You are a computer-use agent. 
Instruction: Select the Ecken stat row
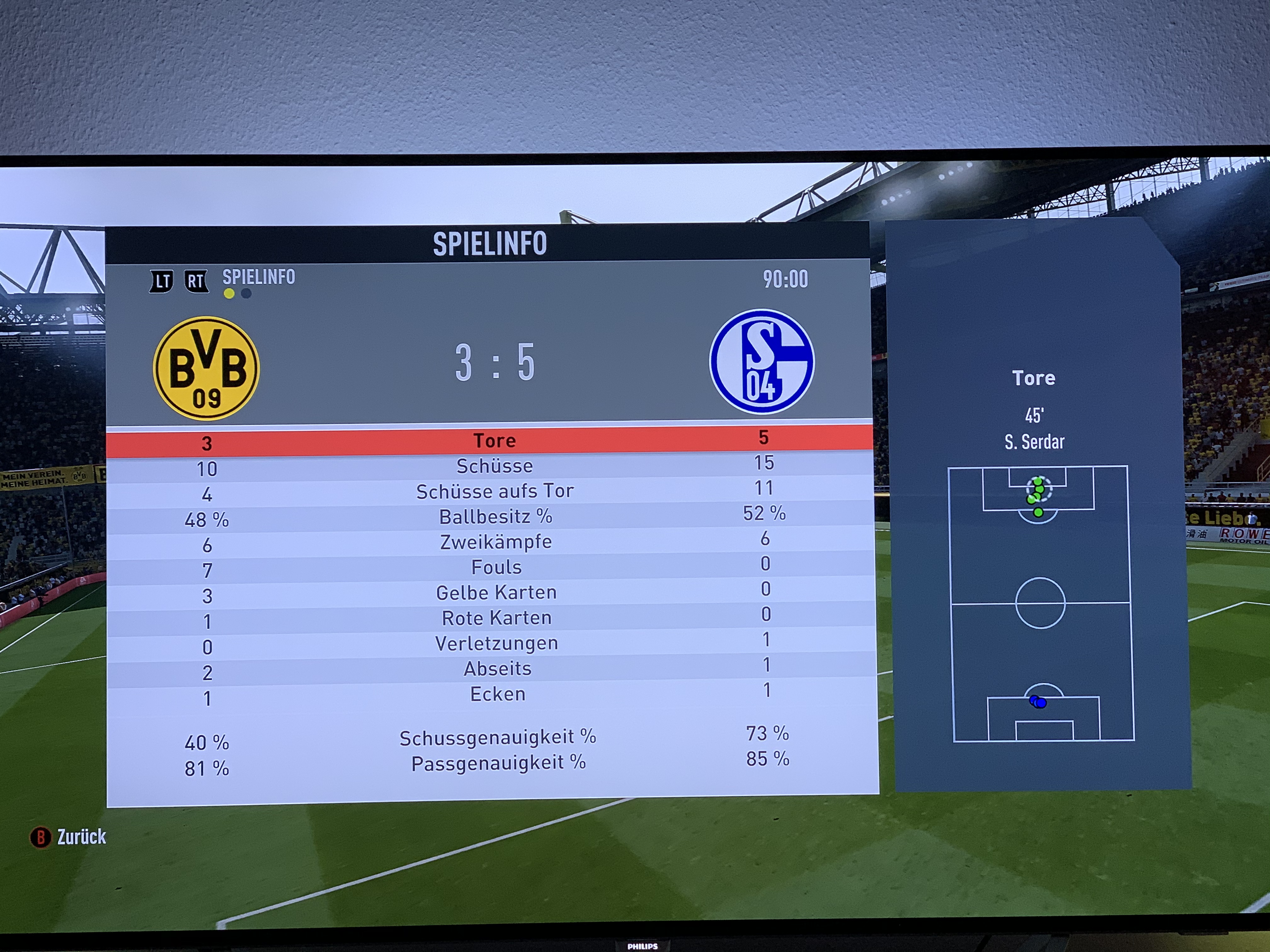[498, 694]
